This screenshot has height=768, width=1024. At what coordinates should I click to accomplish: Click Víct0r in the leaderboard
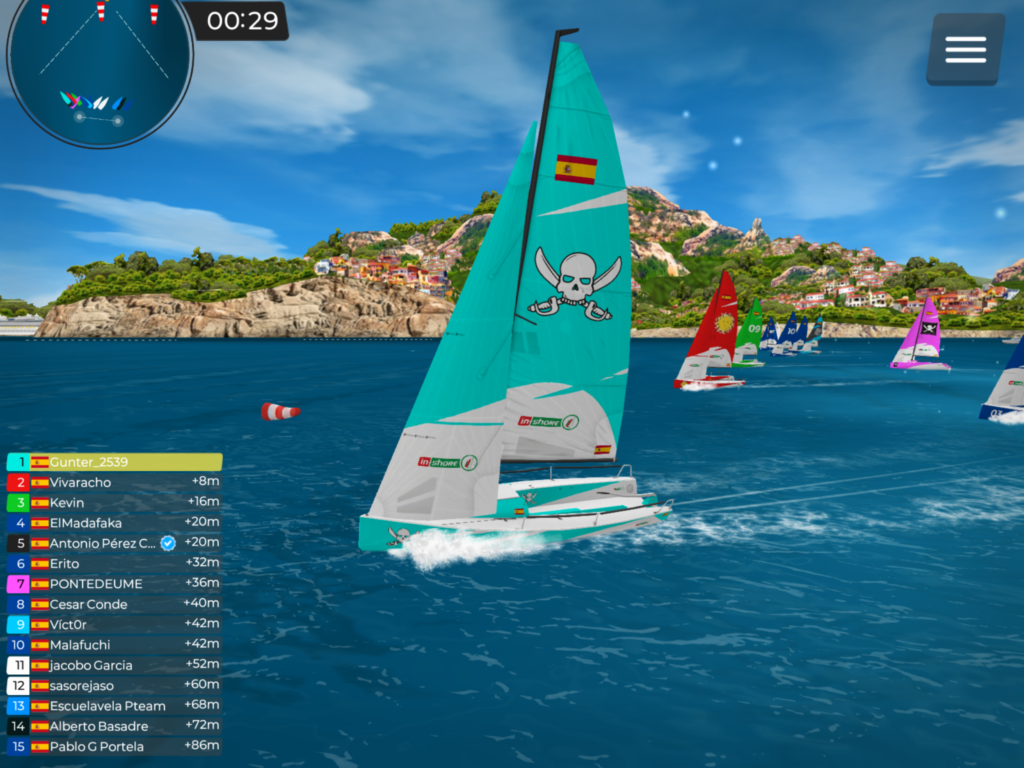(x=114, y=625)
